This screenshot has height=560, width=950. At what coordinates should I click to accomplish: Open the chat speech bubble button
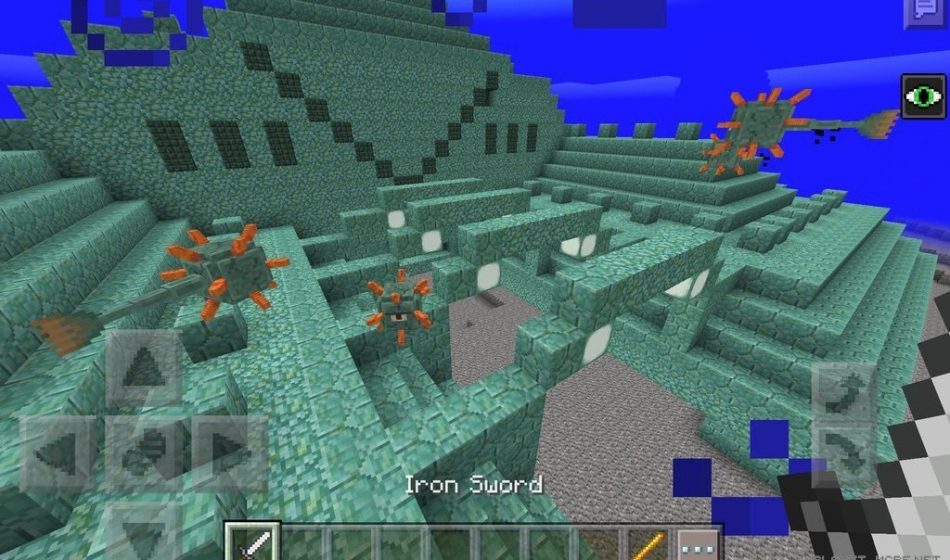(x=920, y=12)
